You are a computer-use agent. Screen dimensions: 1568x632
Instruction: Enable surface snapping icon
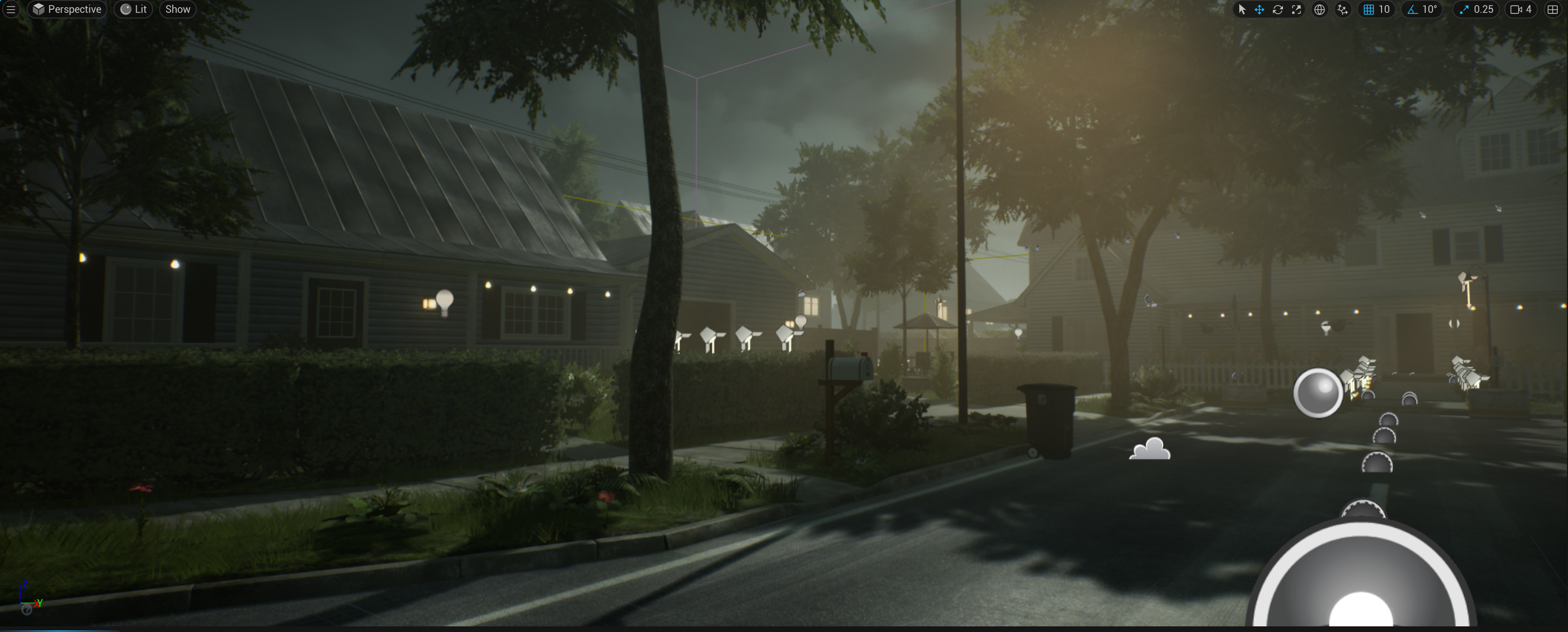coord(1343,9)
